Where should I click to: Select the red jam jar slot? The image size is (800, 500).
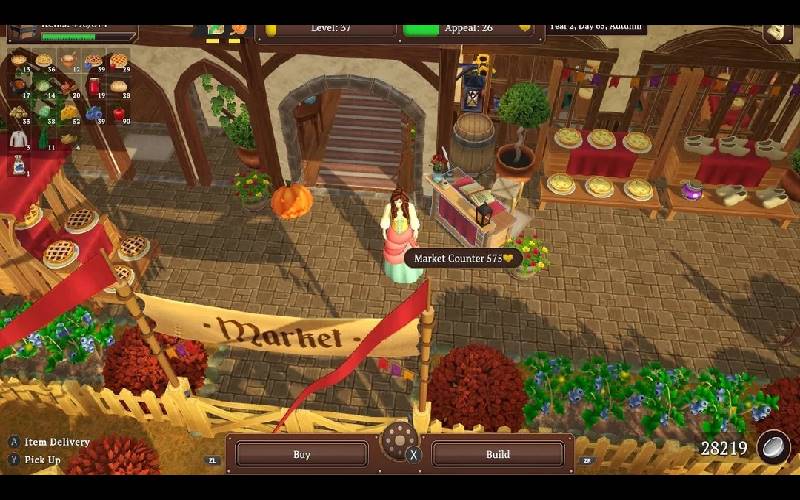(94, 86)
